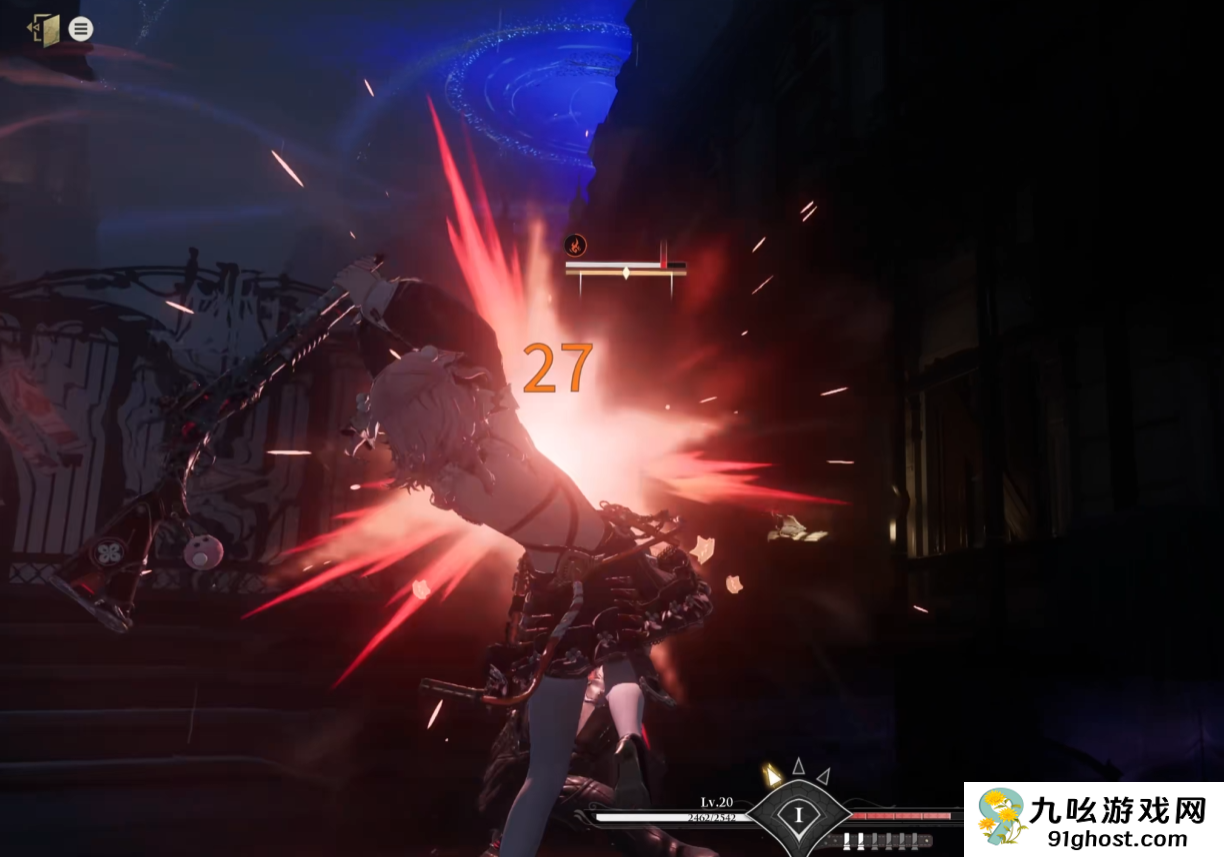Select the diamond emblem marked I
Image resolution: width=1224 pixels, height=857 pixels.
point(798,815)
